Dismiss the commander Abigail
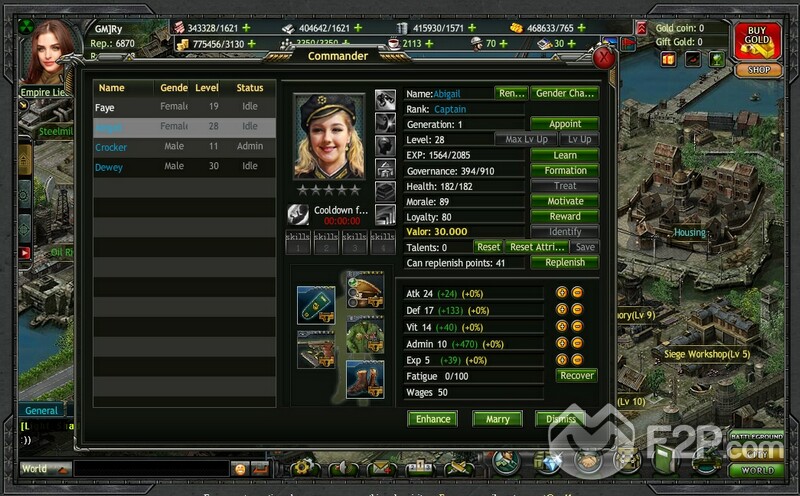 pos(560,418)
